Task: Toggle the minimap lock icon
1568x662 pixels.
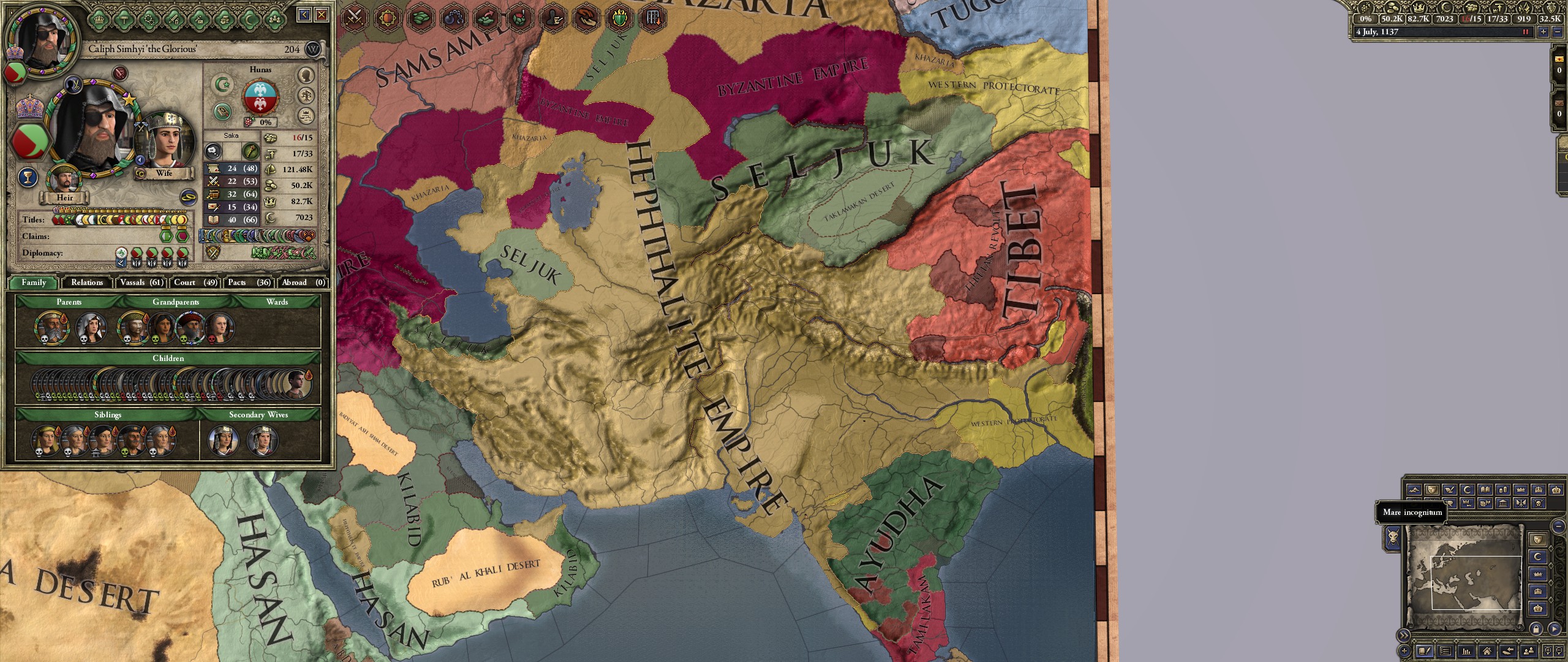Action: (1537, 629)
